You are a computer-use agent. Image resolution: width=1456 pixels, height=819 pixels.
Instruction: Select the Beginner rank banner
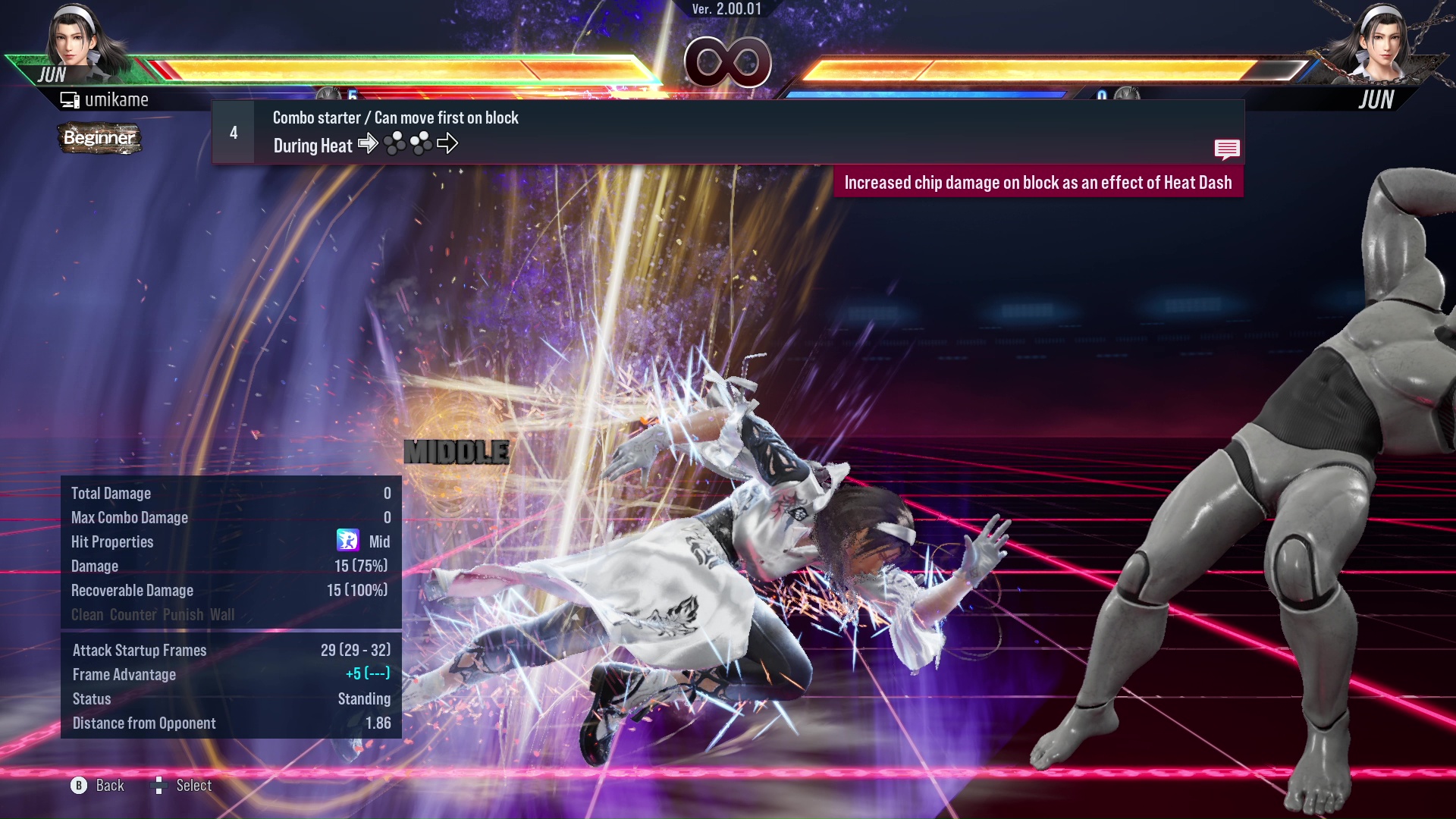[x=99, y=139]
